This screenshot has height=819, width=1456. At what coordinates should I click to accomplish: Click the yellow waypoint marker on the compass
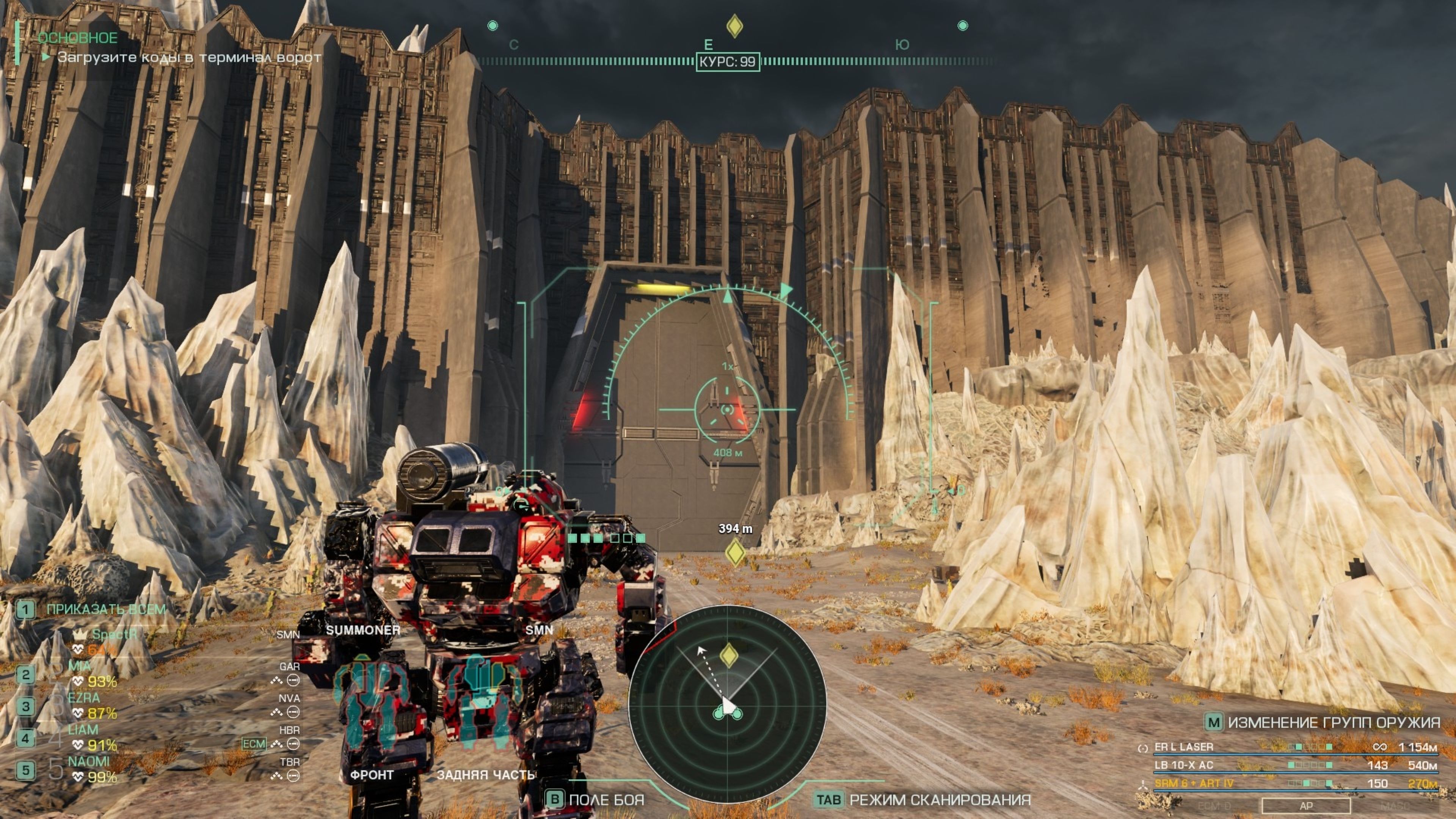pyautogui.click(x=734, y=26)
